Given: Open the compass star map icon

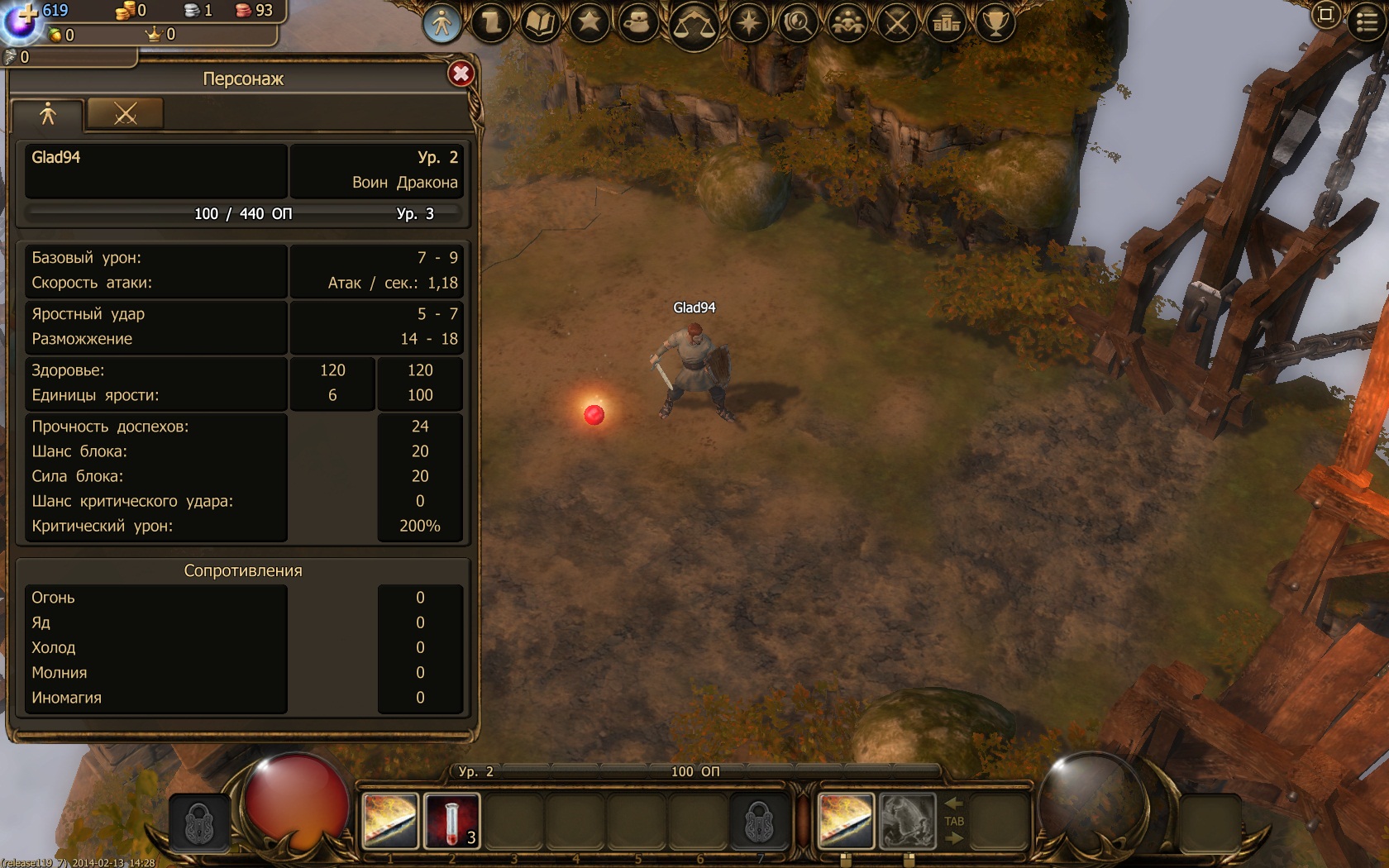Looking at the screenshot, I should (749, 23).
